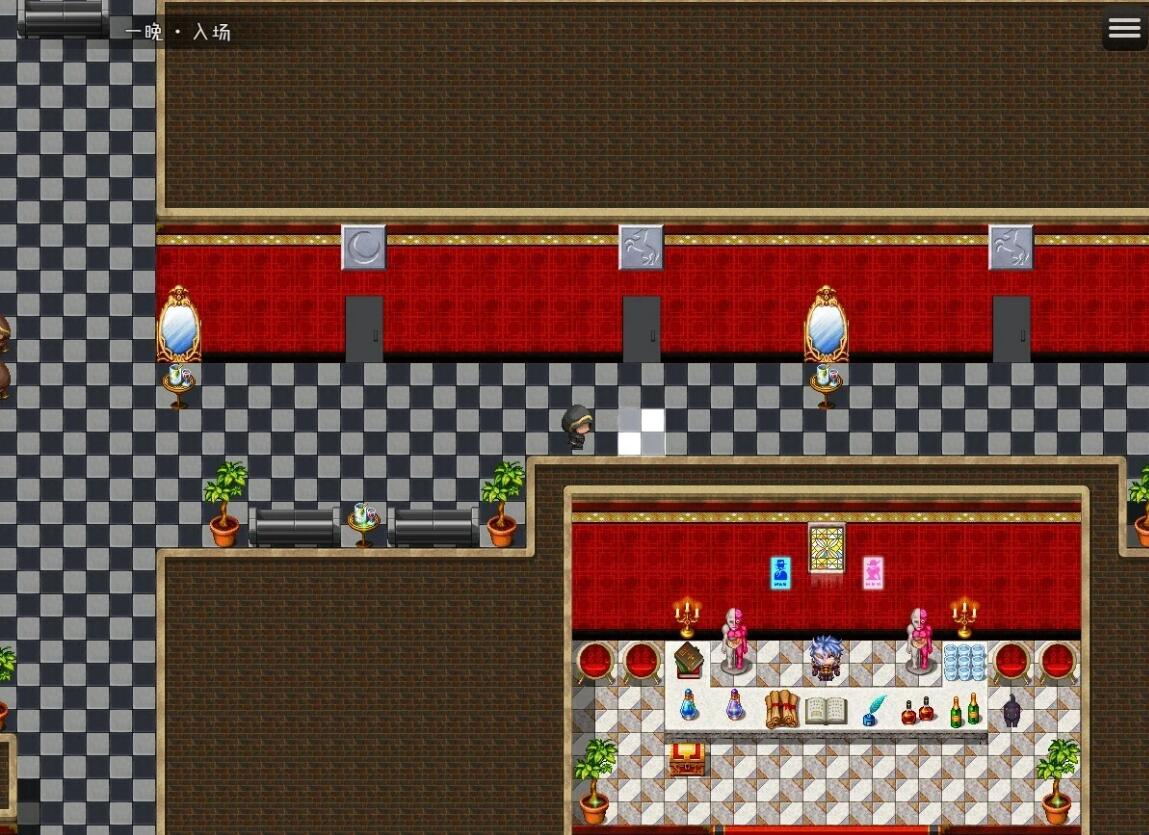This screenshot has width=1149, height=835.
Task: Open the hamburger menu button
Action: 1124,28
